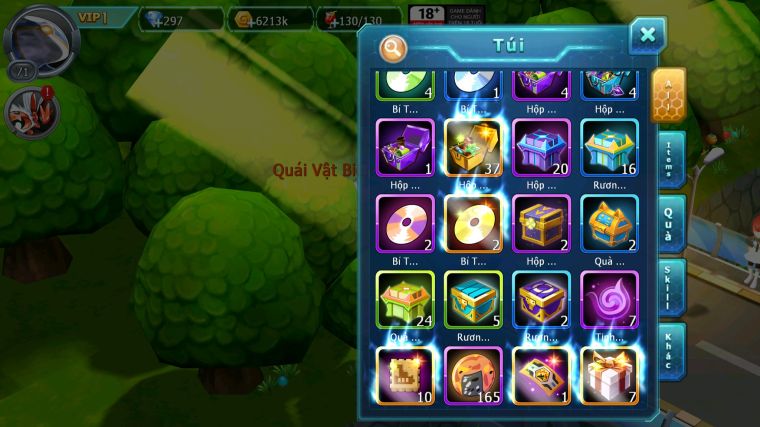Viewport: 760px width, 427px height.
Task: Choose the orange ball item with 165
Action: click(x=473, y=374)
